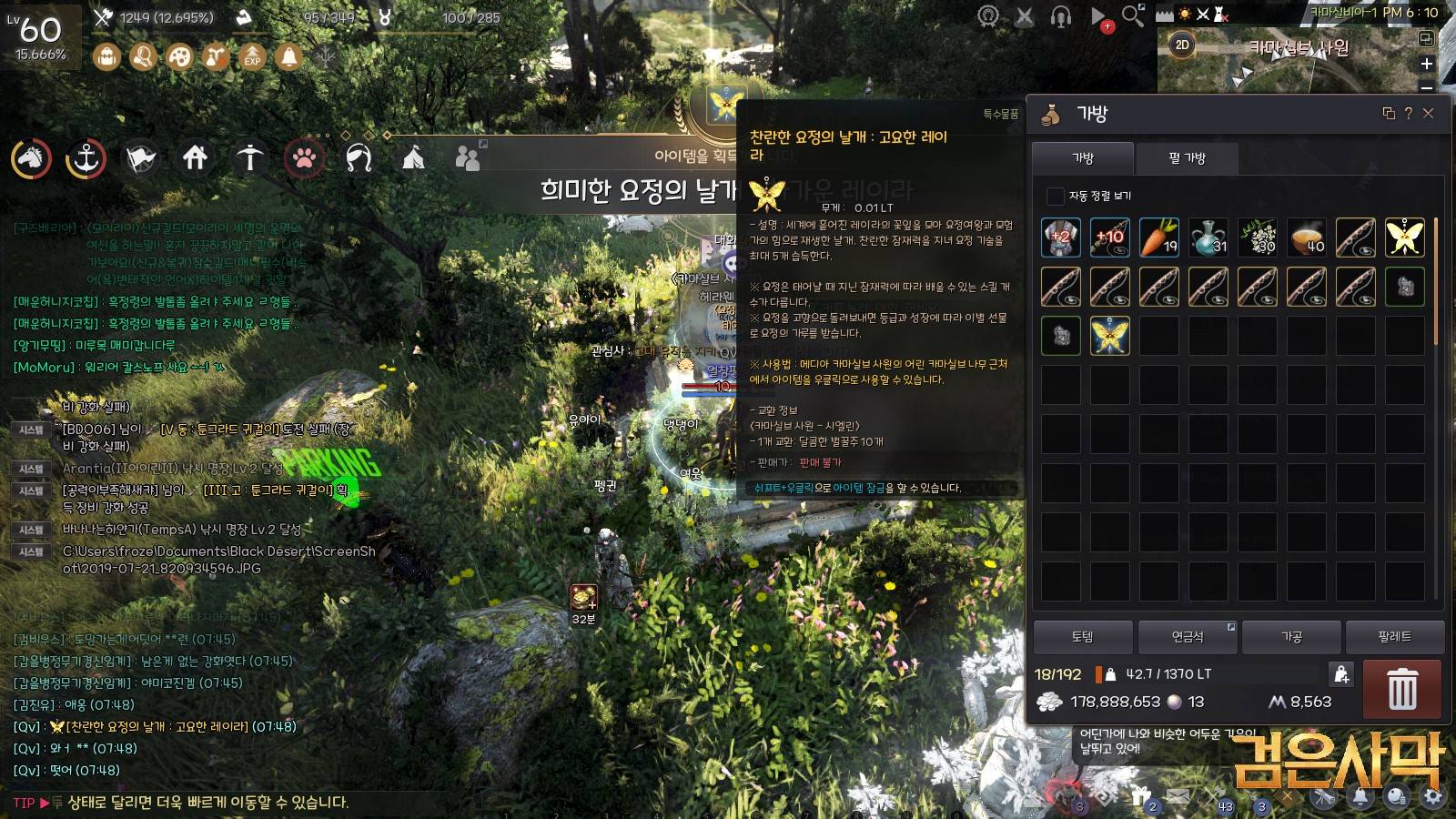
Task: Open the pet paw icon
Action: pyautogui.click(x=304, y=158)
